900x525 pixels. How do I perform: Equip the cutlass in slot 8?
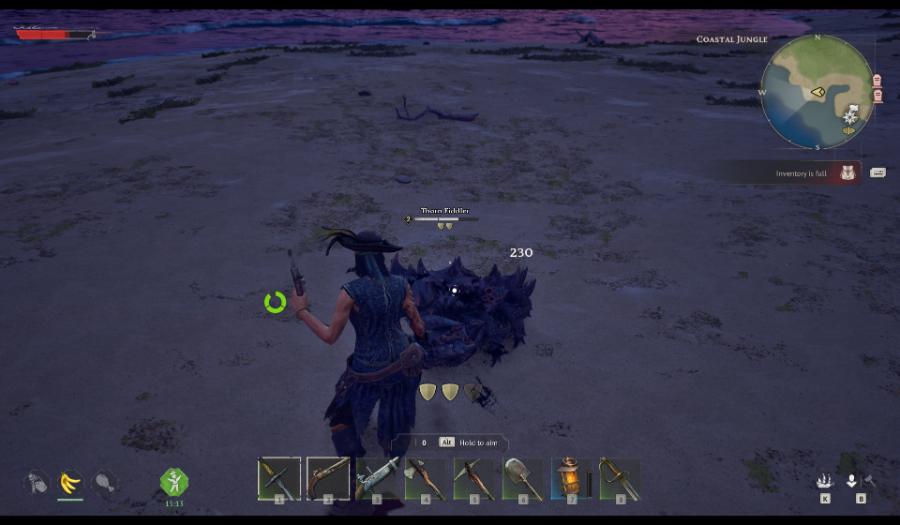(620, 479)
